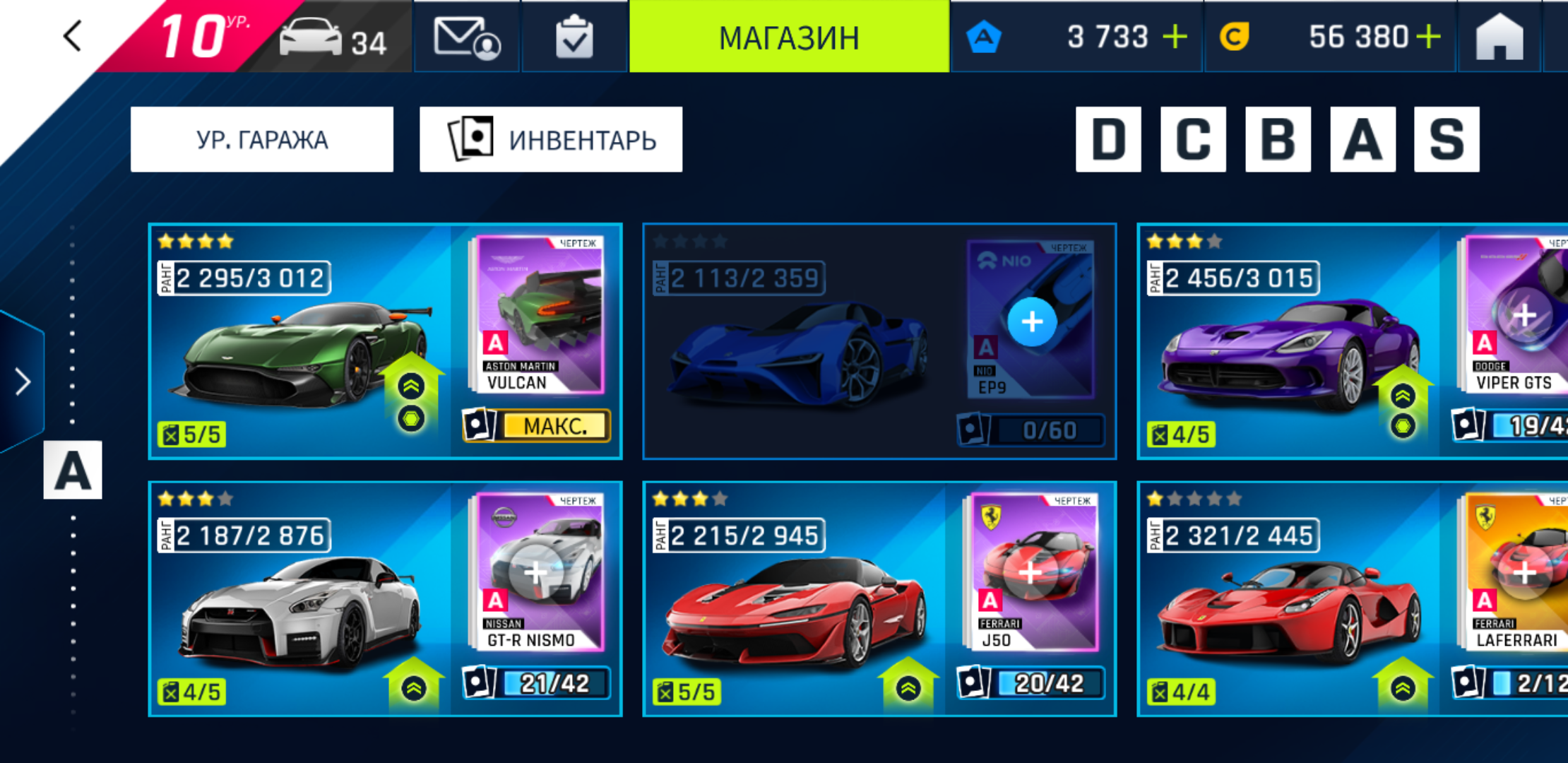Open УР. ГАРАЖА garage level
1568x763 pixels.
pyautogui.click(x=262, y=140)
